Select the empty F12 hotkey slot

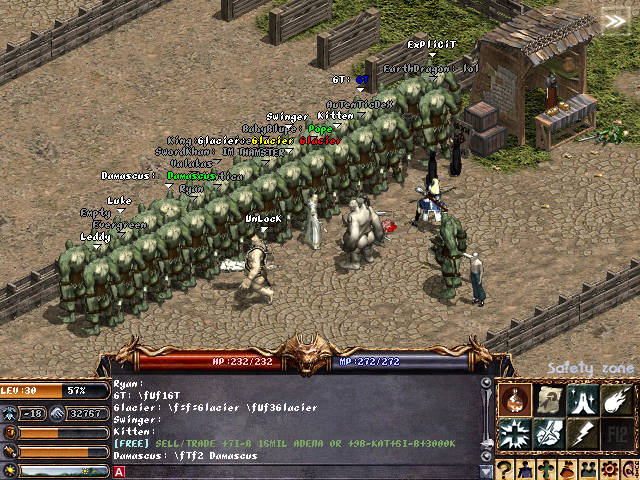[616, 433]
